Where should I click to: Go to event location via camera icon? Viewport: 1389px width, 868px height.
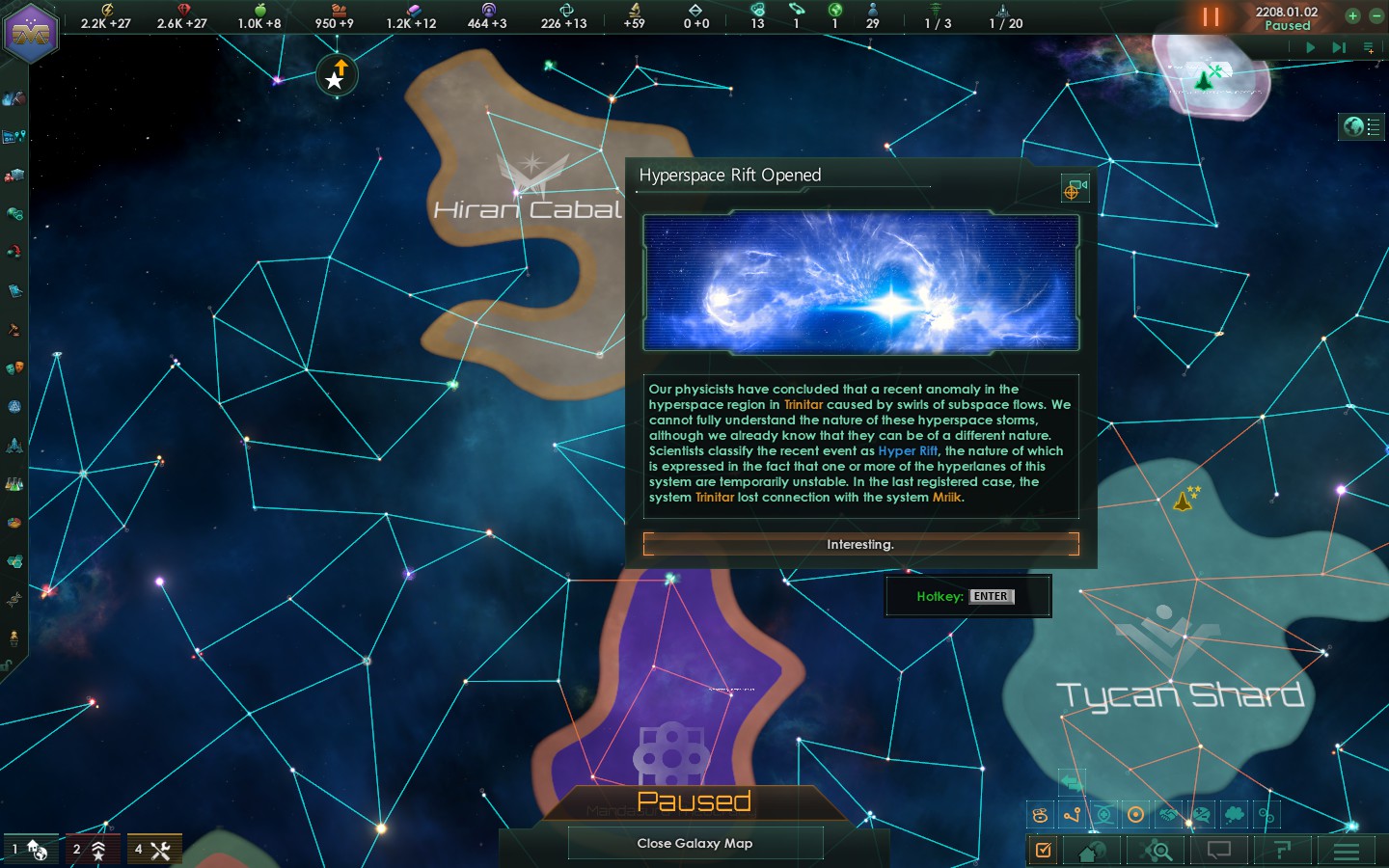pos(1075,189)
